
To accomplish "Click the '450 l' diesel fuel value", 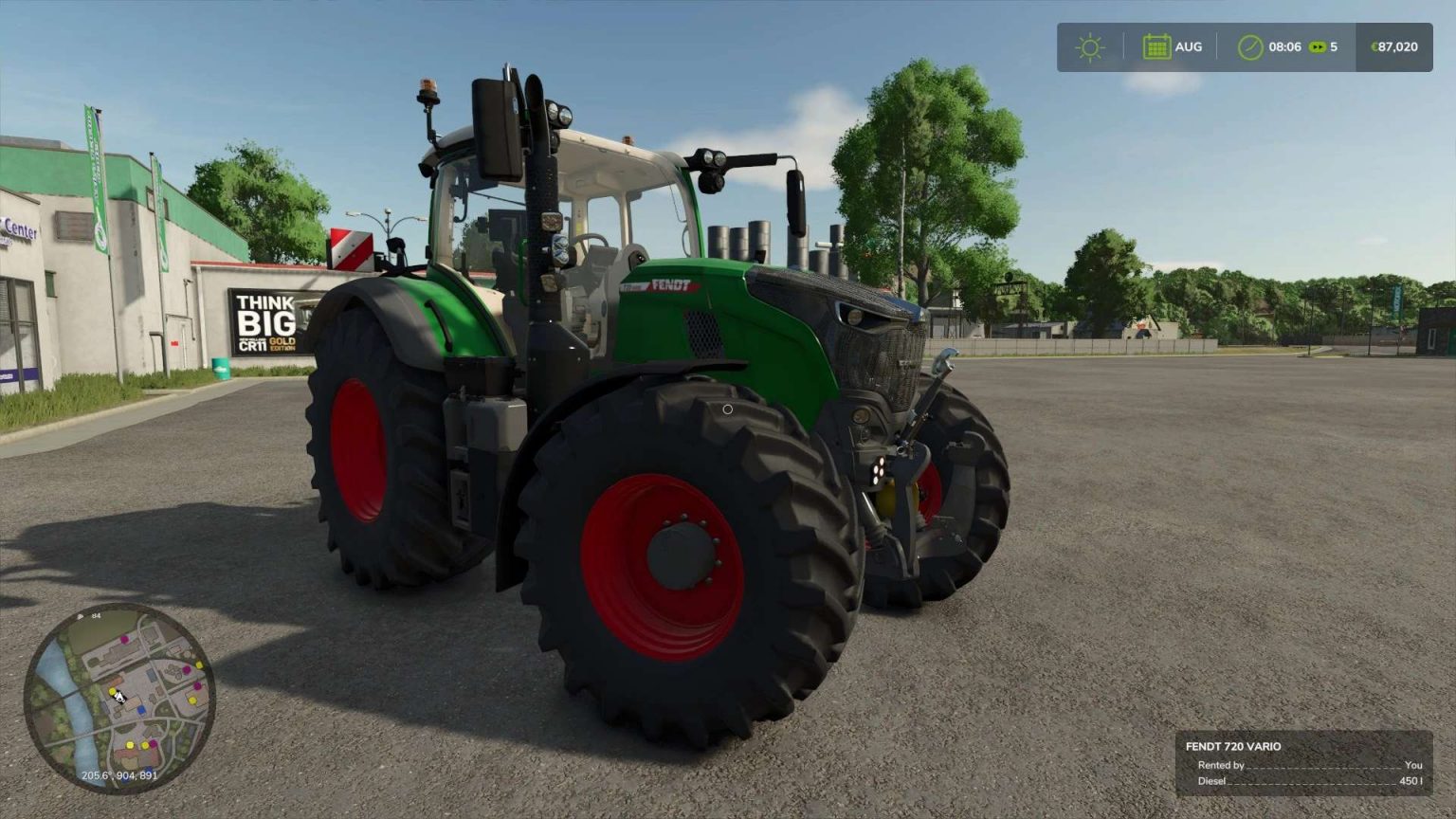I will (x=1410, y=780).
